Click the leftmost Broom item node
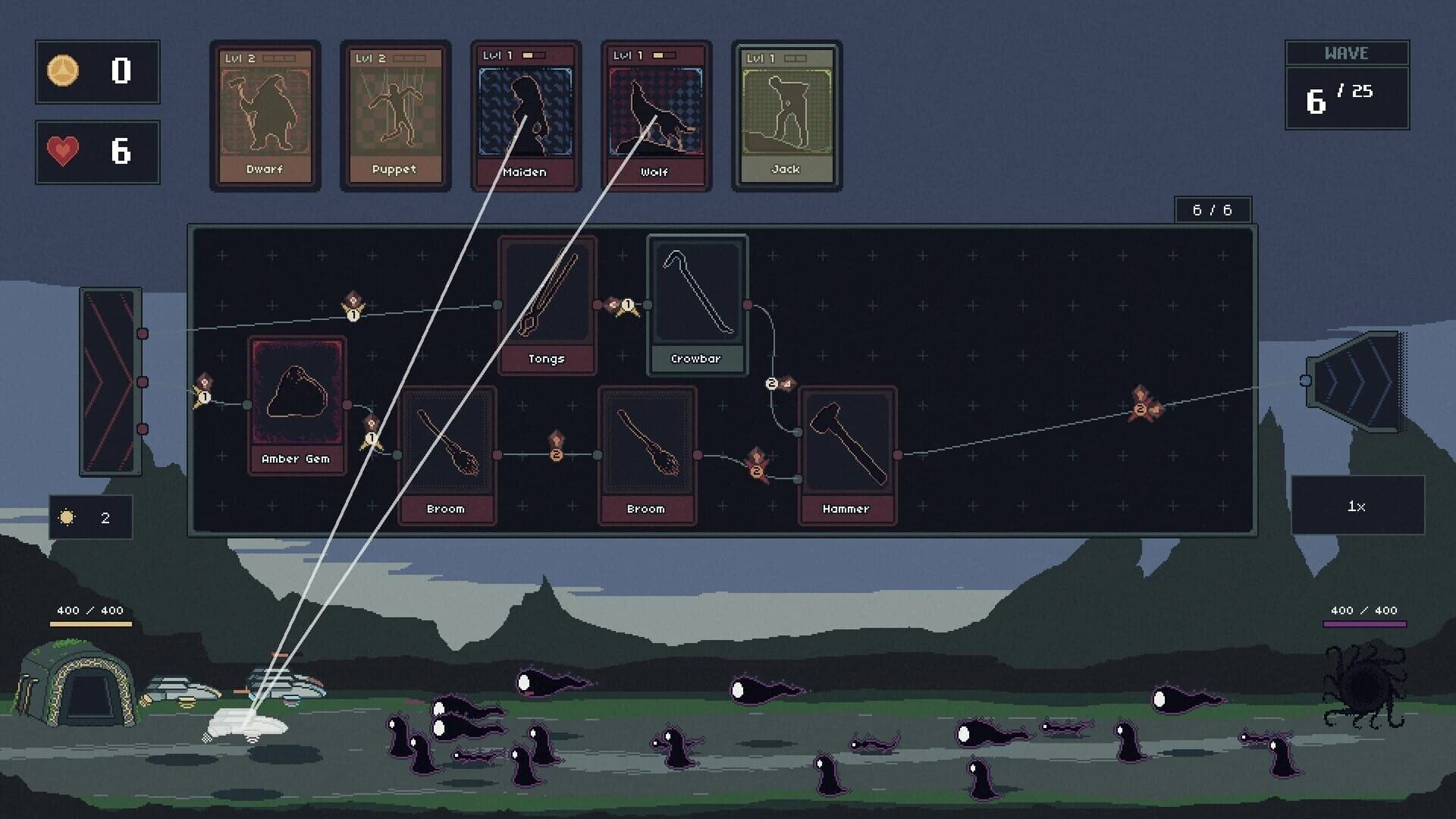The height and width of the screenshot is (819, 1456). click(x=447, y=451)
